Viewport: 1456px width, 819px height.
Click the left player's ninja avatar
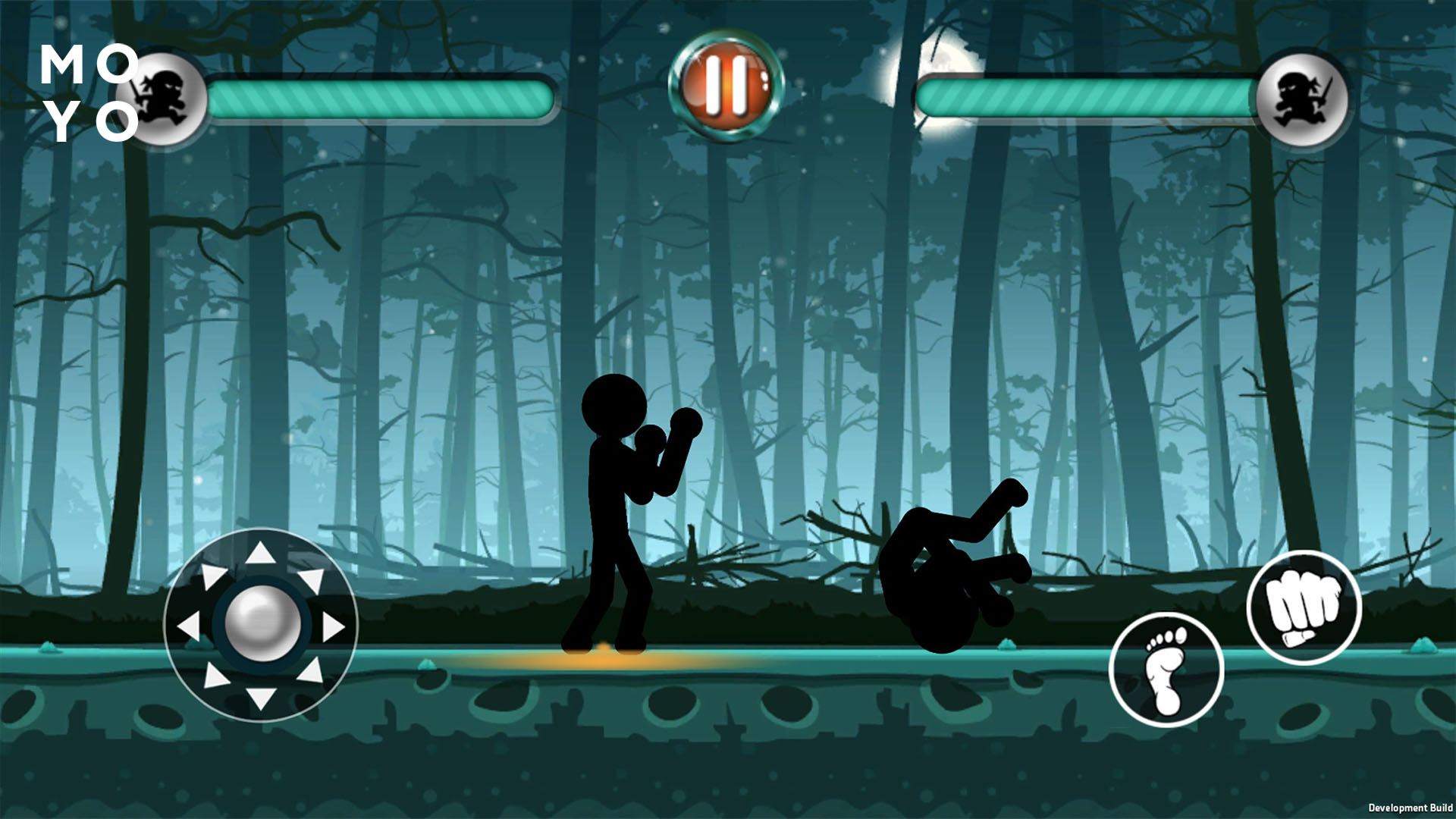coord(163,95)
